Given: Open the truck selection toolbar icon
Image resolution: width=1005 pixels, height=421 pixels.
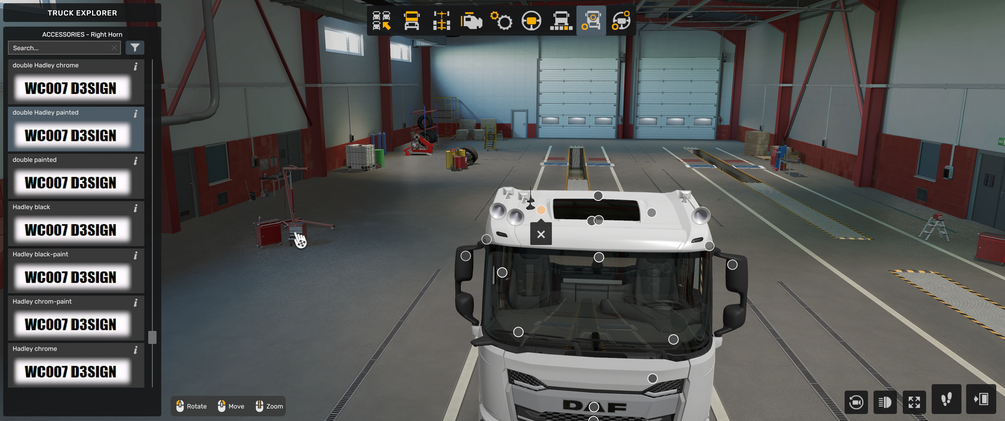Looking at the screenshot, I should [381, 21].
